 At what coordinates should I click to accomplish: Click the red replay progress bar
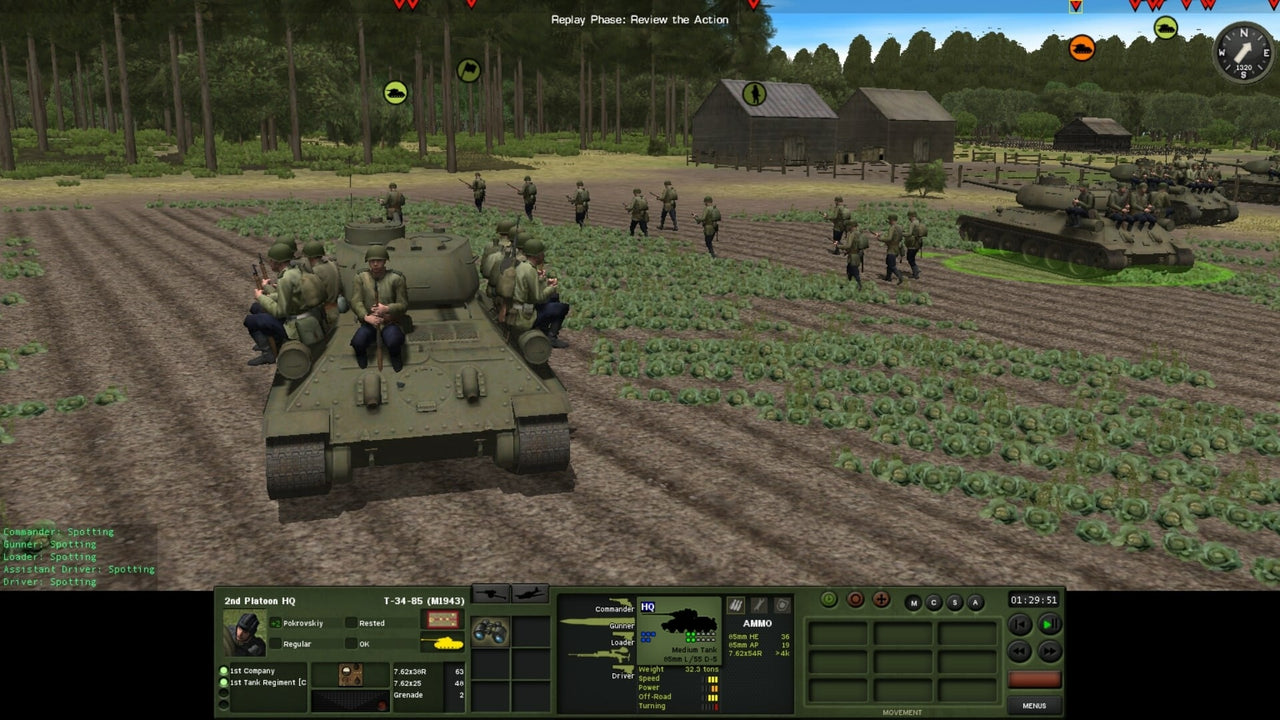tap(1034, 680)
